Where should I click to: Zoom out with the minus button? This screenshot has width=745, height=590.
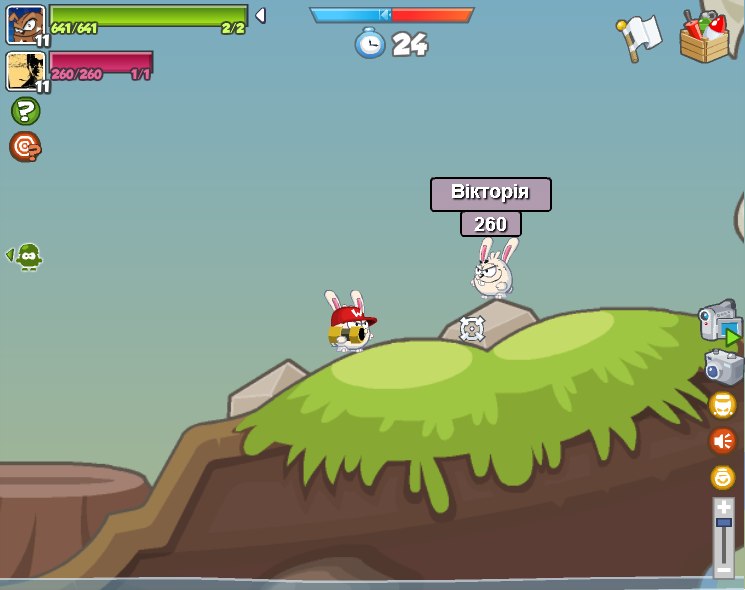[724, 569]
